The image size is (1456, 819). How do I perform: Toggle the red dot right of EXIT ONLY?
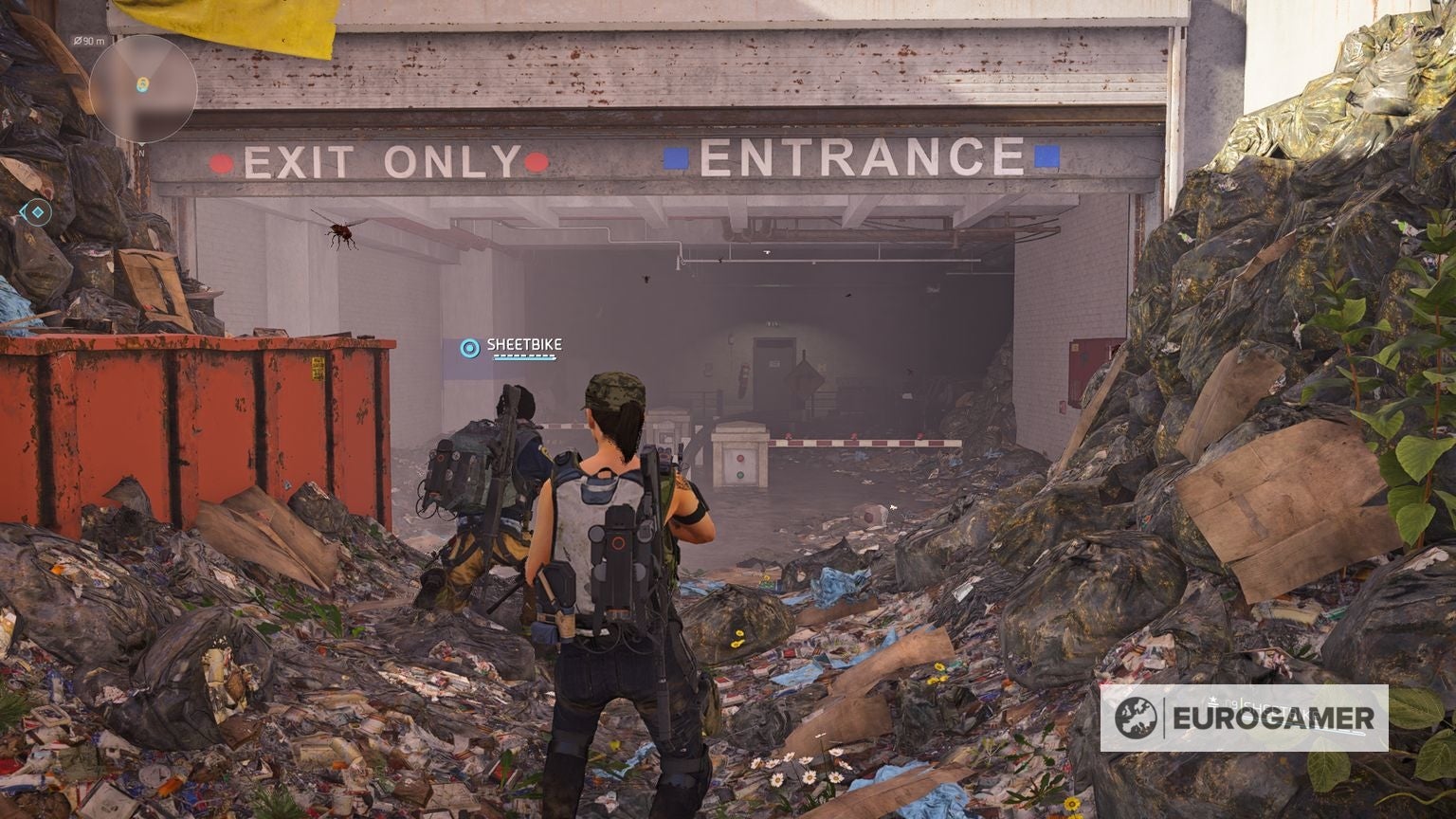point(537,163)
